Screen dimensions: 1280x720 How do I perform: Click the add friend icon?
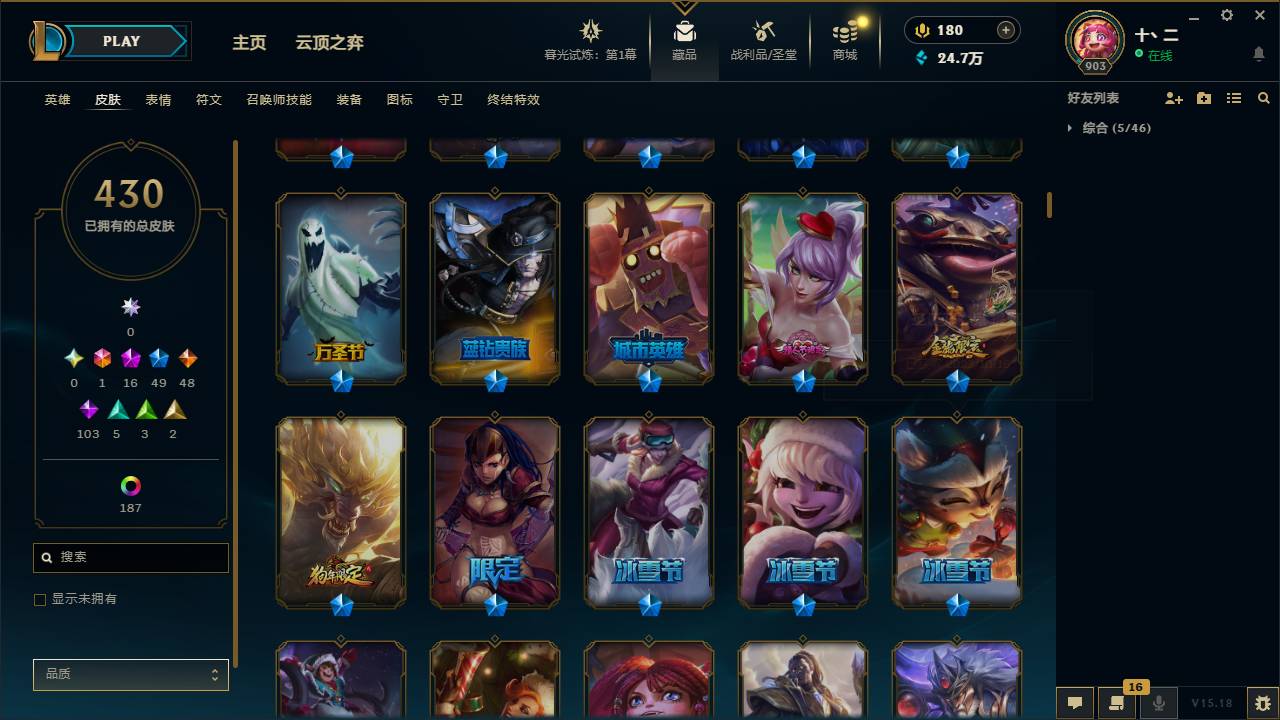coord(1173,97)
